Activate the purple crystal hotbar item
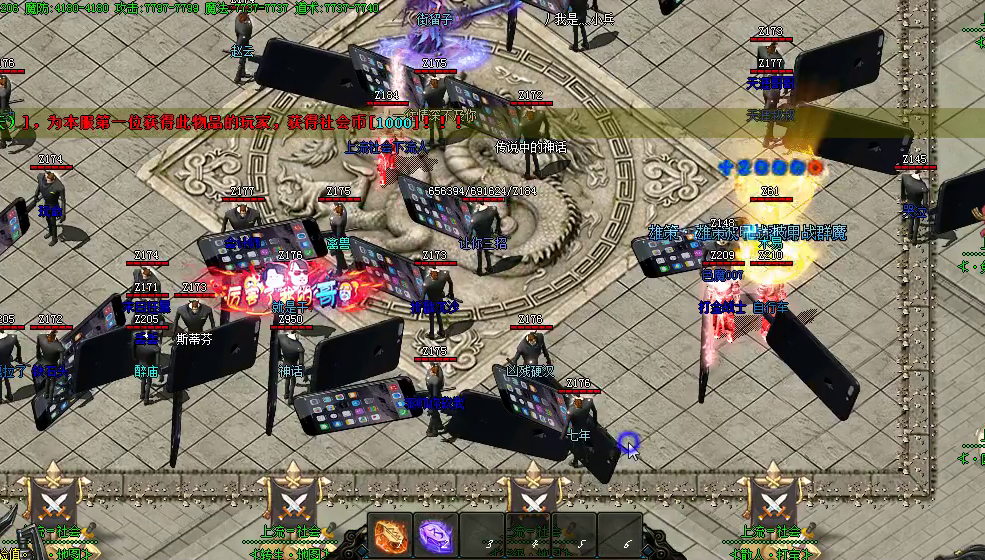 436,534
